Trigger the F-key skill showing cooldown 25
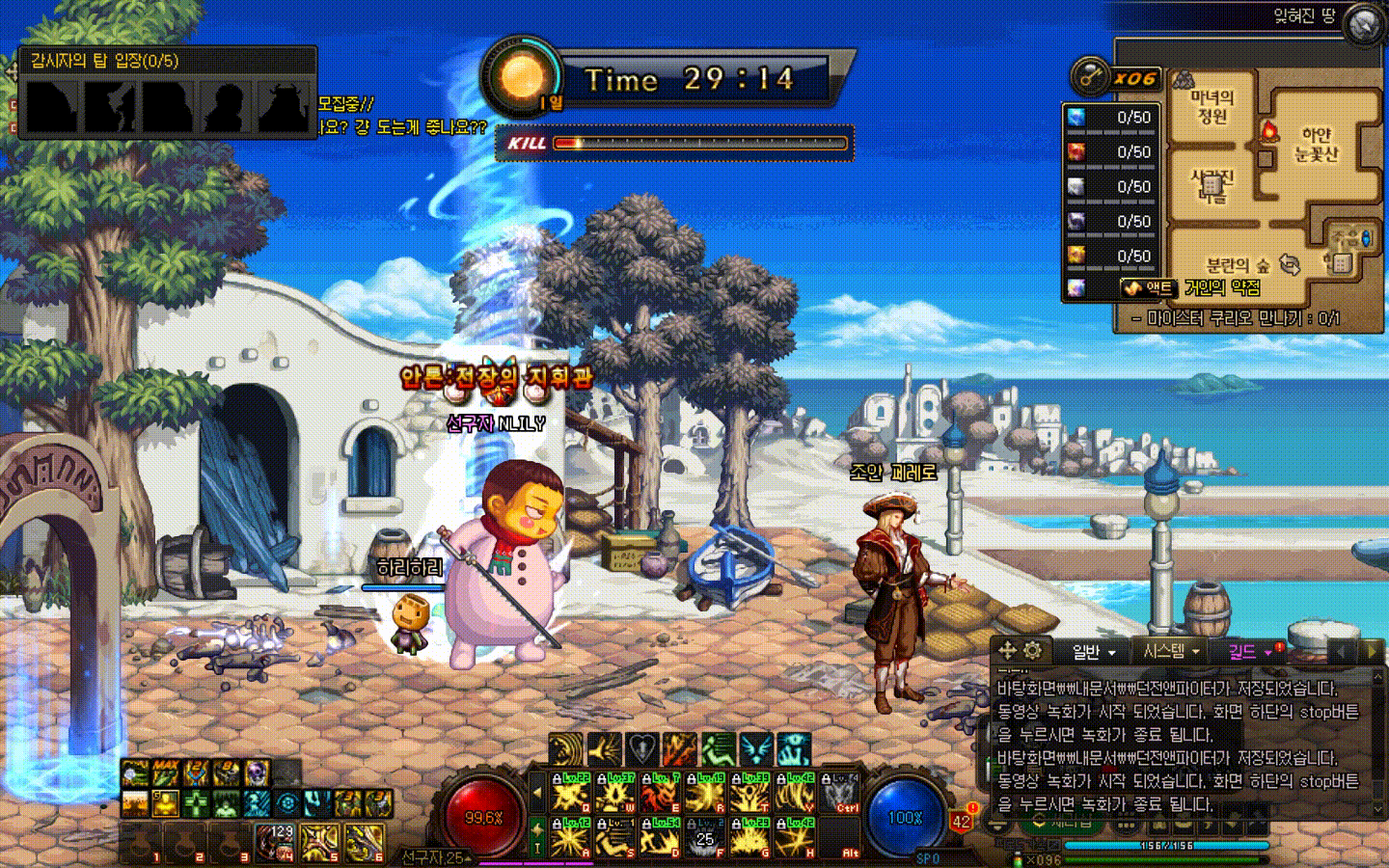Screen dimensions: 1389x868 706,839
